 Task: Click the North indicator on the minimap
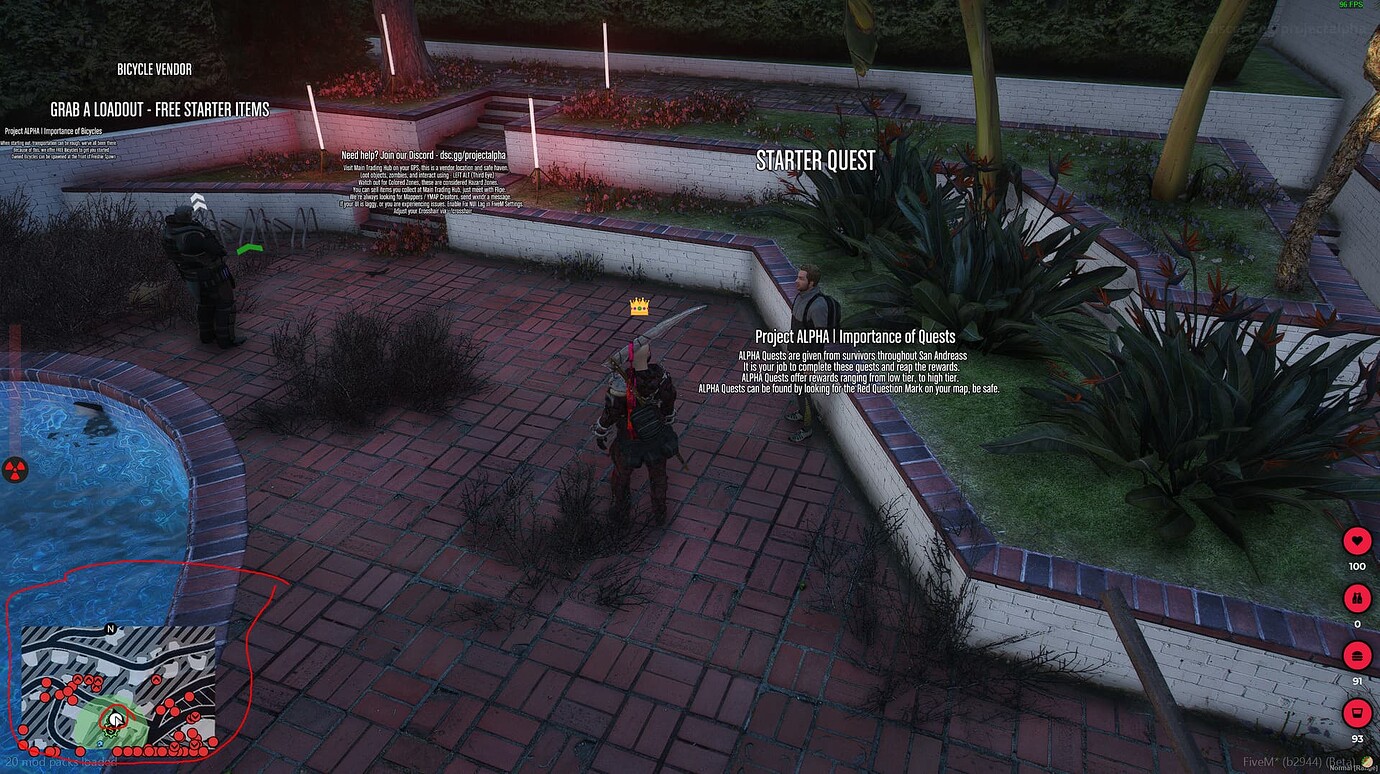click(x=110, y=628)
